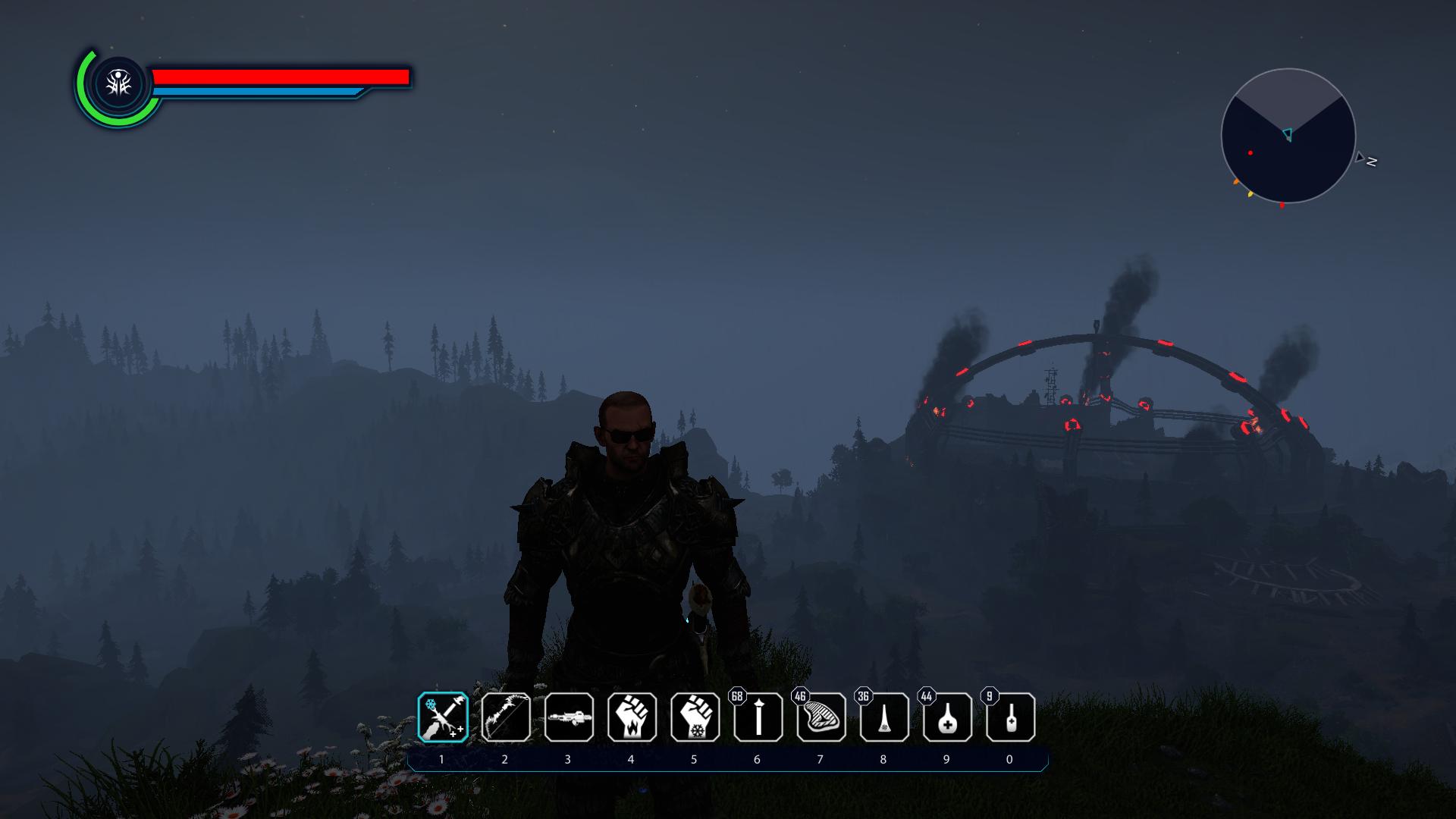
Task: Switch to the rifle weapon slot
Action: [x=569, y=717]
